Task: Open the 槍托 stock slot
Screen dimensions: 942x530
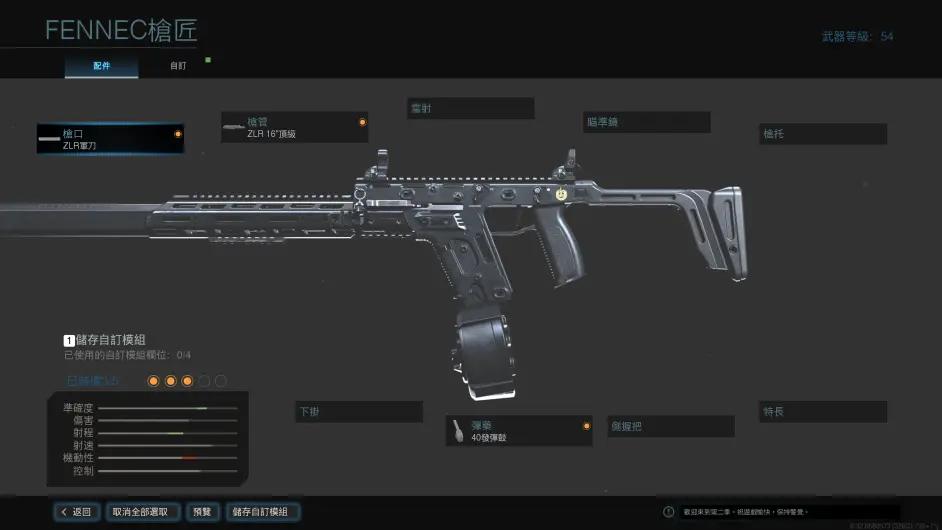Action: 823,134
